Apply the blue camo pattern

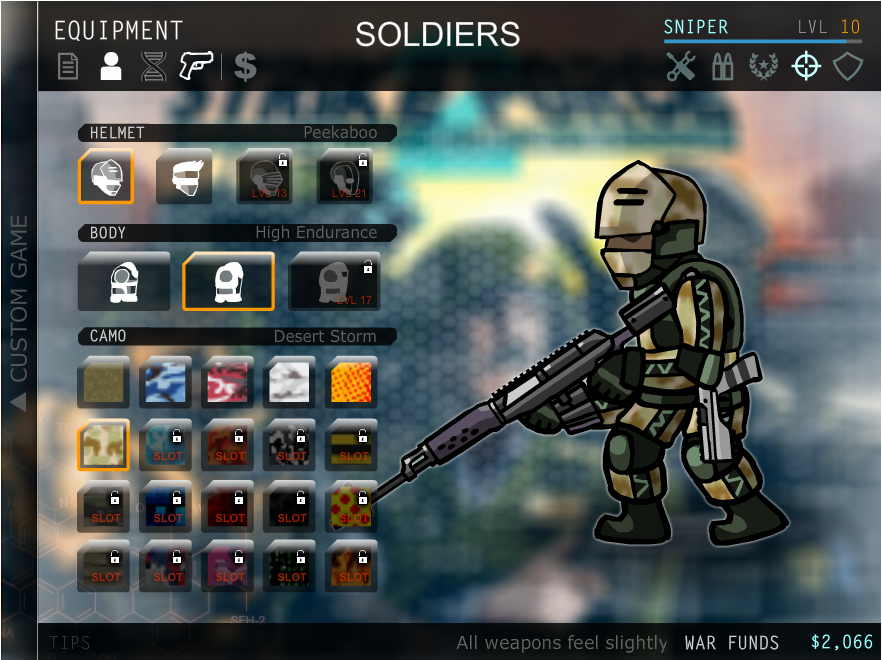point(166,383)
